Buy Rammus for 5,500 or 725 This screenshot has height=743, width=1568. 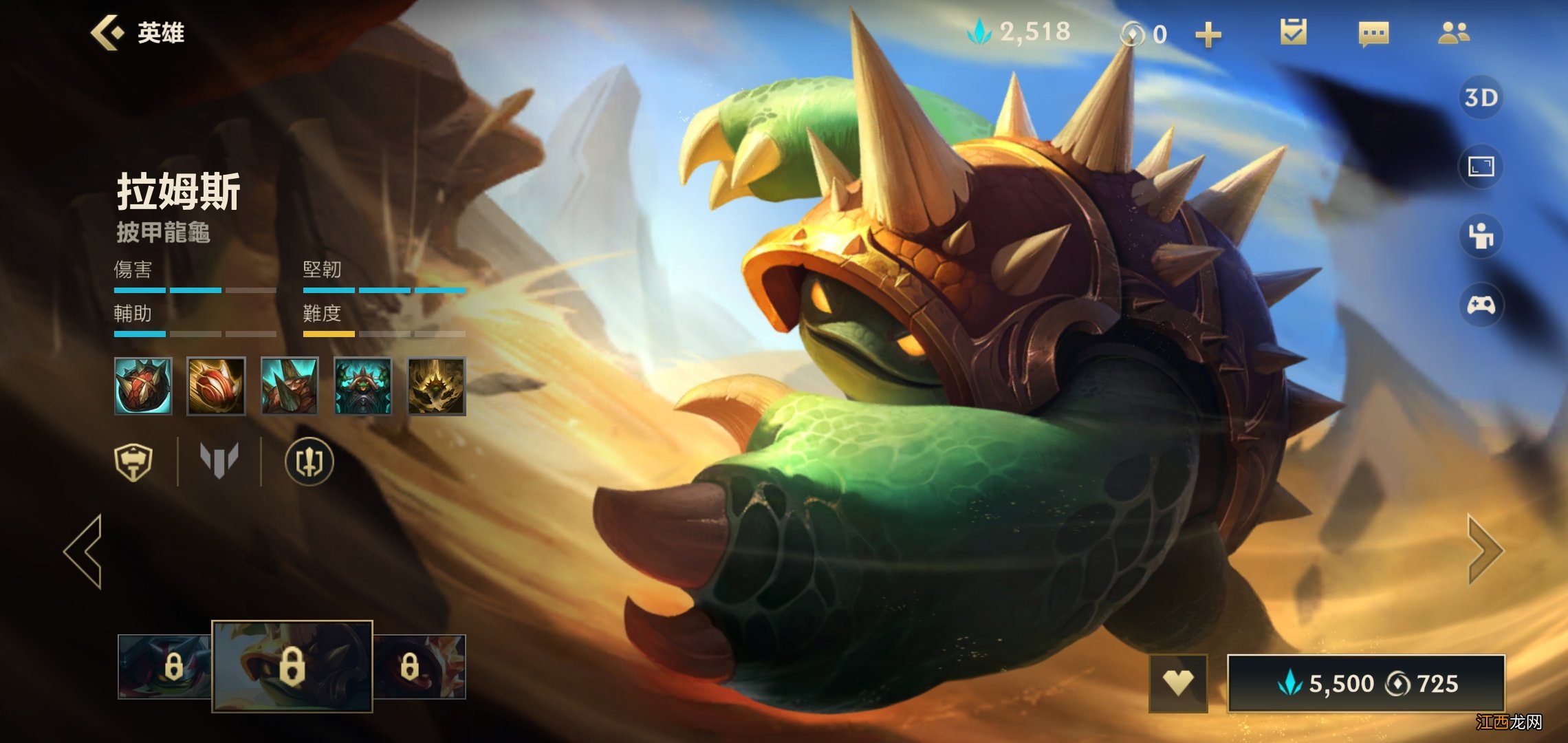(x=1366, y=683)
